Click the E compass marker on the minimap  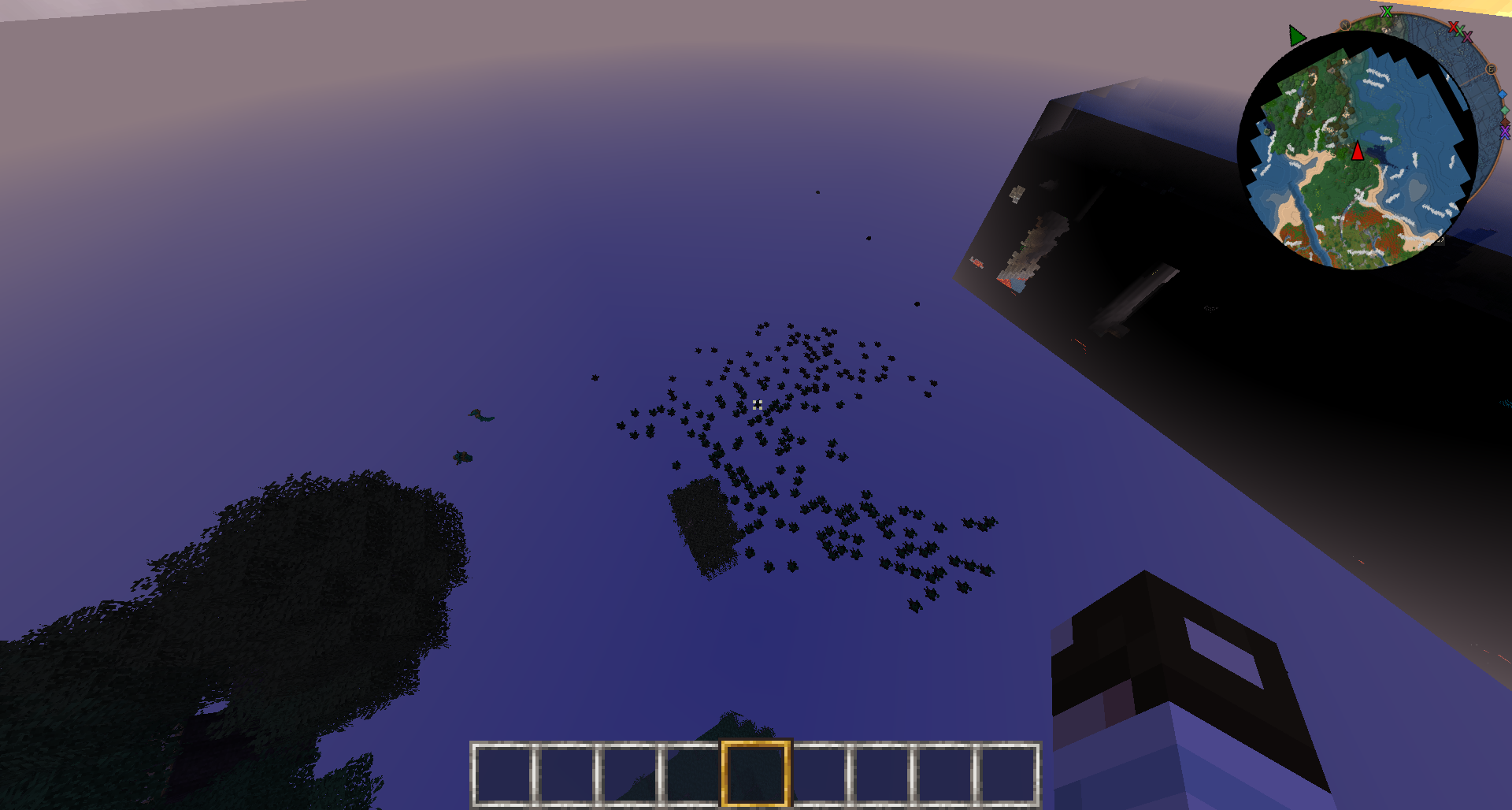point(1490,69)
